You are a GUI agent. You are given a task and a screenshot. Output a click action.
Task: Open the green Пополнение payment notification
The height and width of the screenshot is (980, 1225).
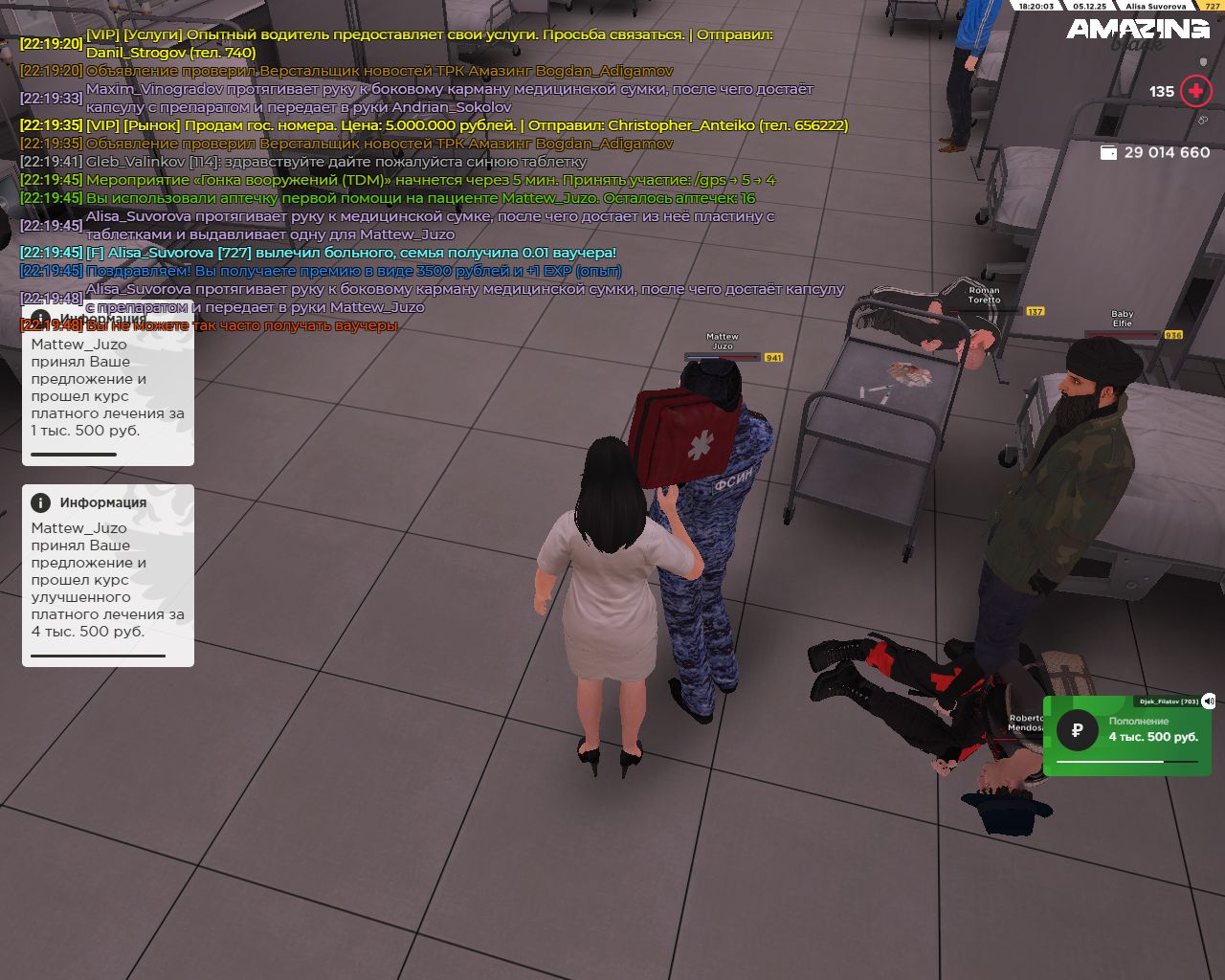1127,734
